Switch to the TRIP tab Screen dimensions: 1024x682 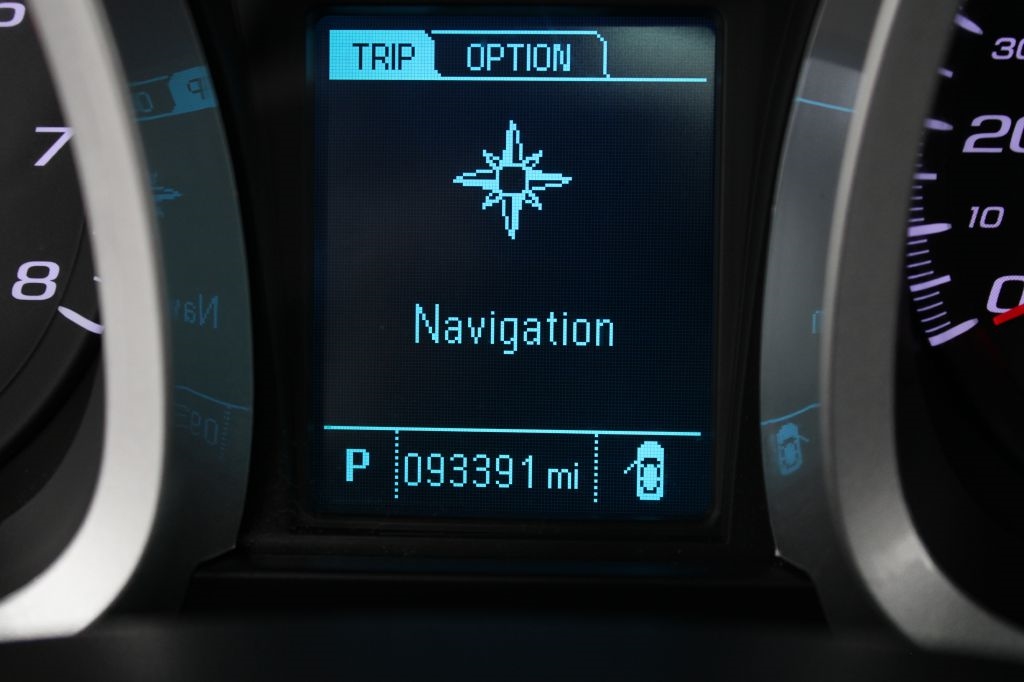(x=381, y=56)
